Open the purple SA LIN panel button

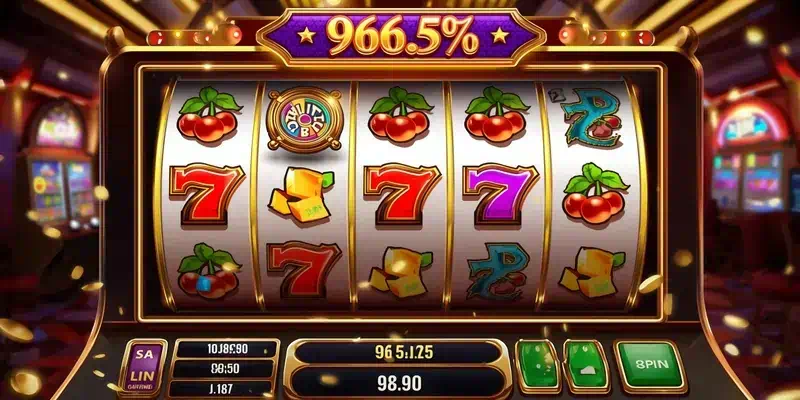click(x=144, y=368)
